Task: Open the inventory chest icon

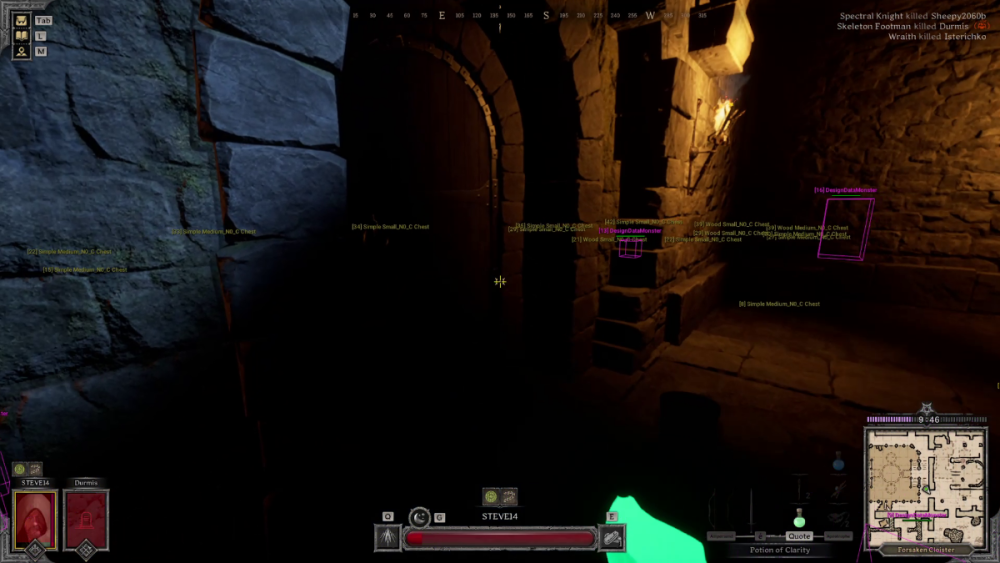Action: [x=21, y=20]
